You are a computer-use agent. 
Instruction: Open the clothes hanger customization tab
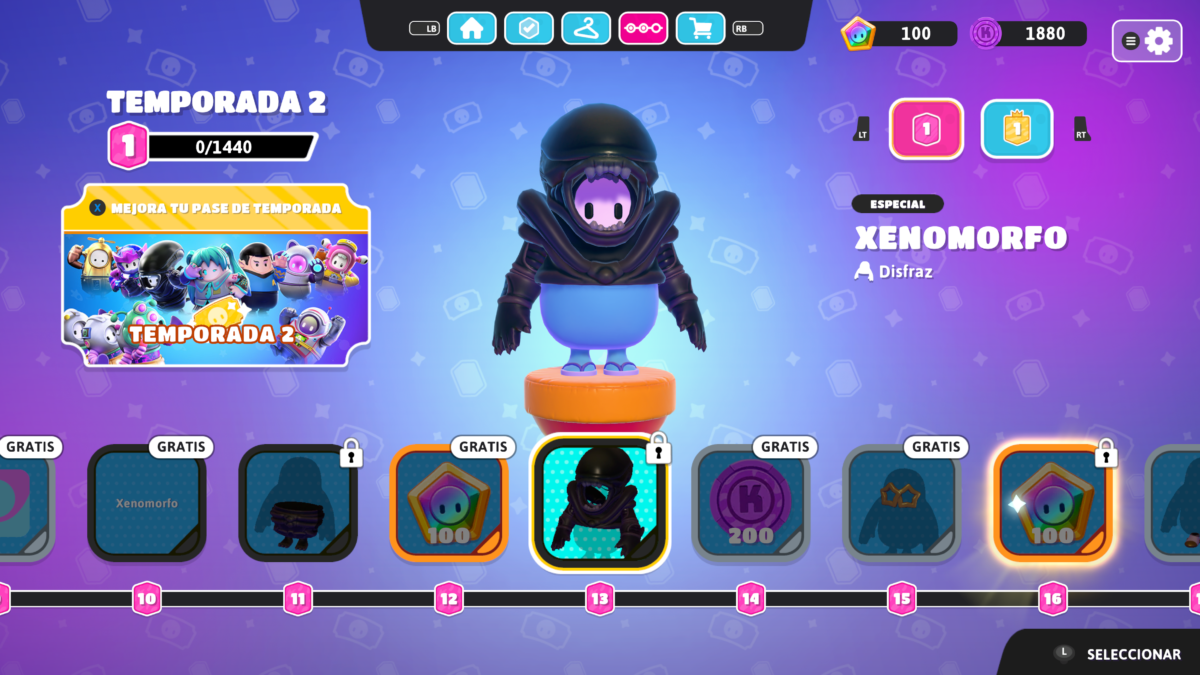586,28
